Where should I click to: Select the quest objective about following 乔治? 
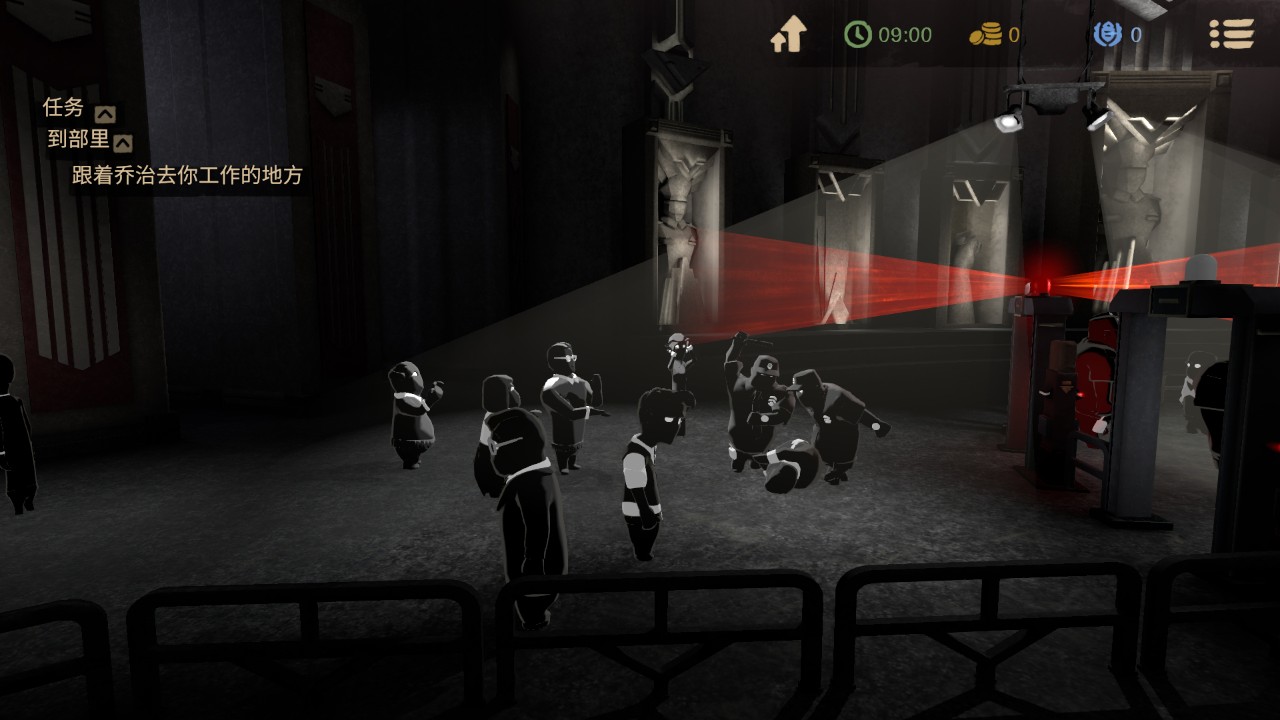point(187,176)
